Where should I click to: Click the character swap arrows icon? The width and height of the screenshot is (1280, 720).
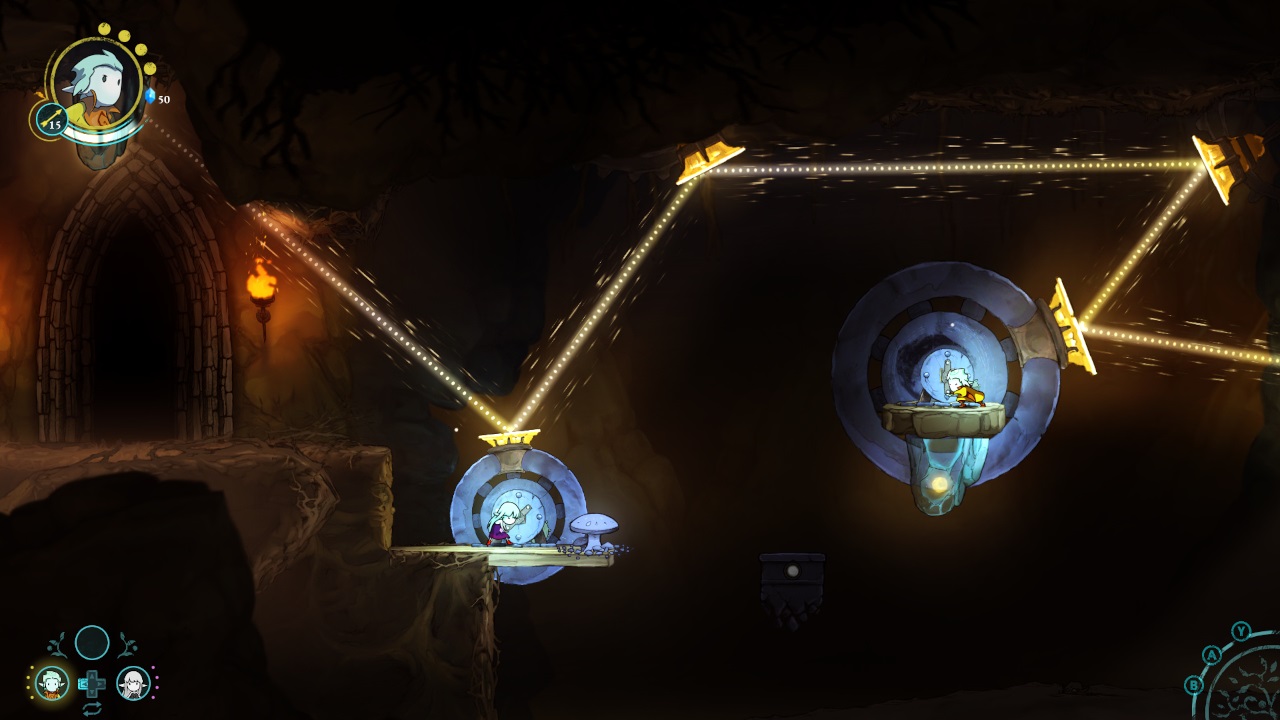[x=93, y=708]
